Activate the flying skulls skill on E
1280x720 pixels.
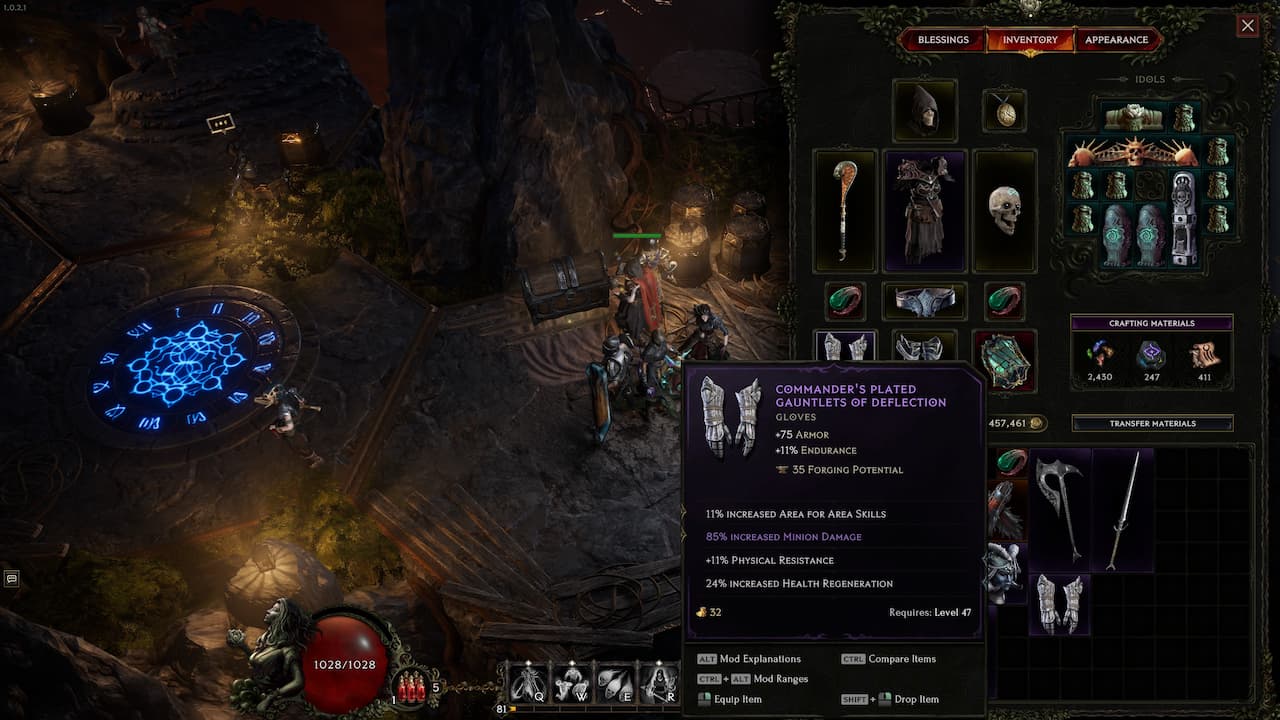tap(613, 683)
